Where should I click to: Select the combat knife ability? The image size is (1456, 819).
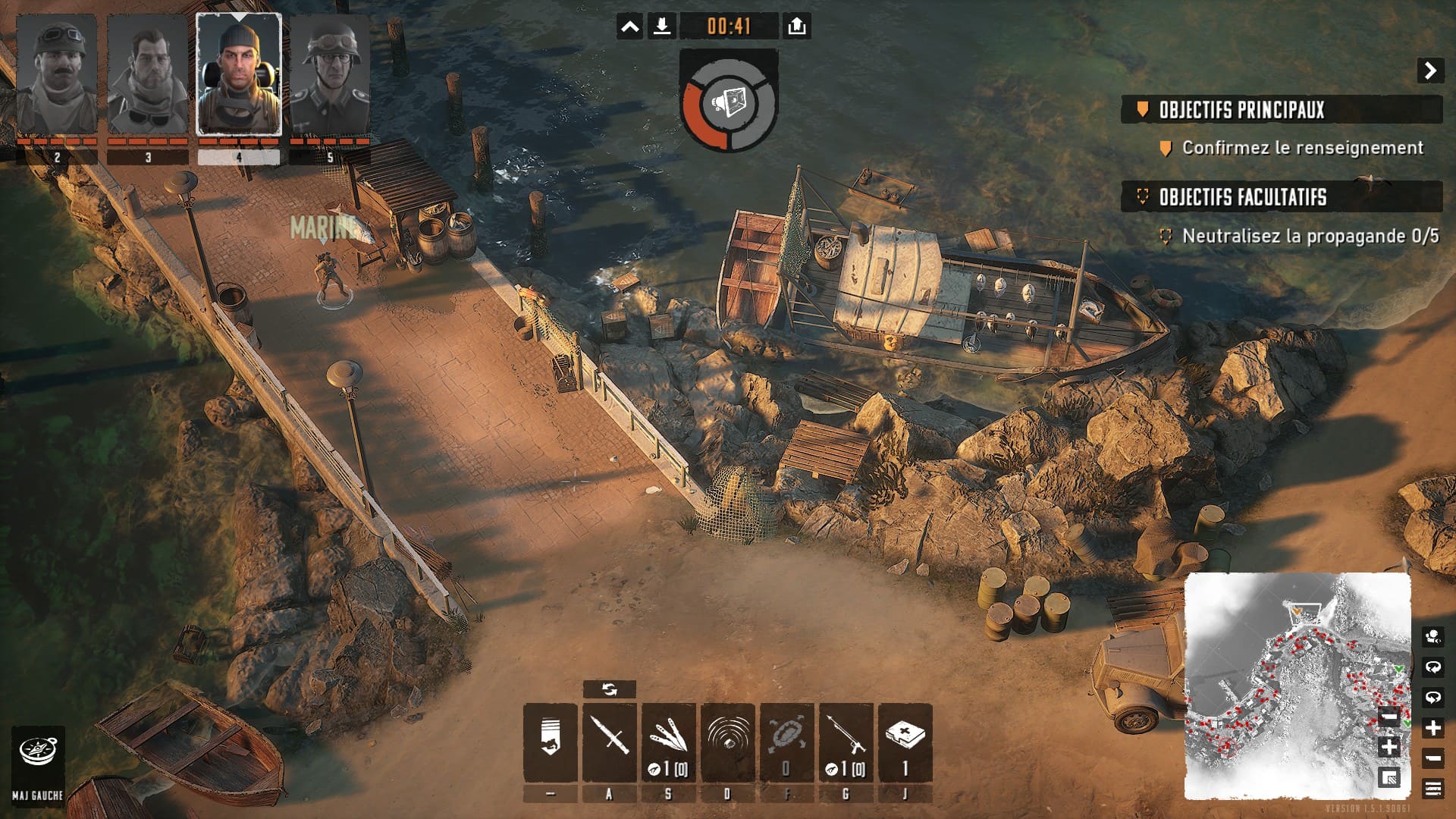[610, 741]
